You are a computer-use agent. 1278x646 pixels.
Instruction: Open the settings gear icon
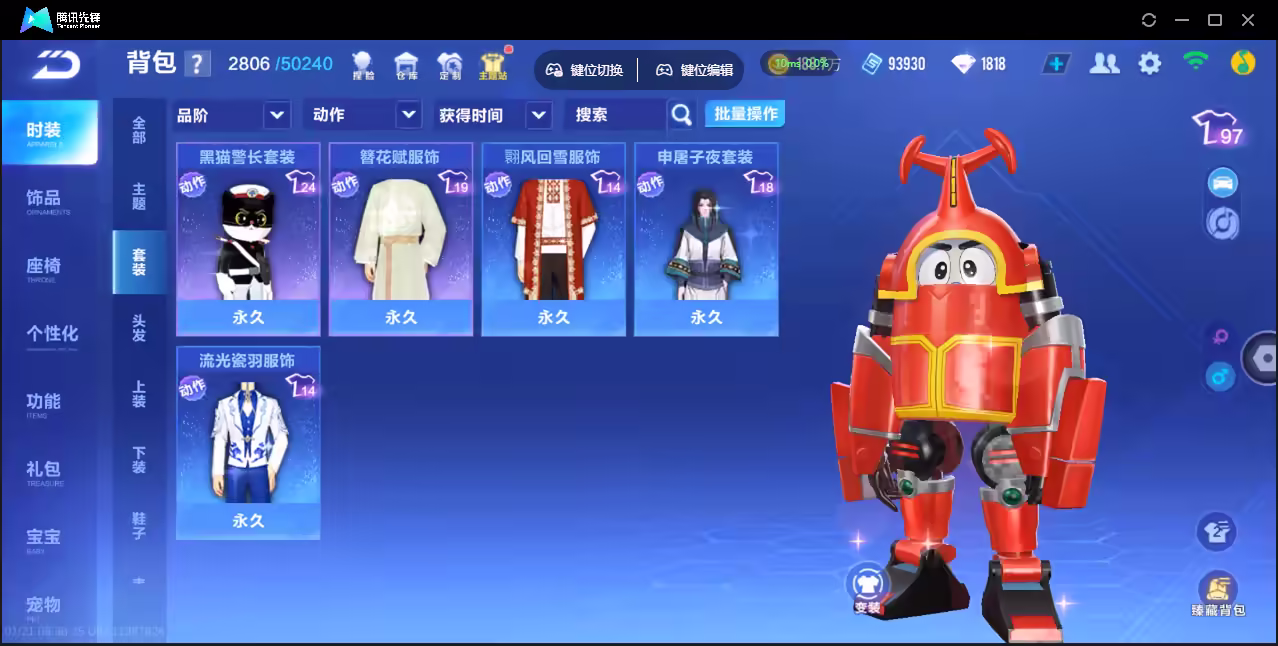1150,64
